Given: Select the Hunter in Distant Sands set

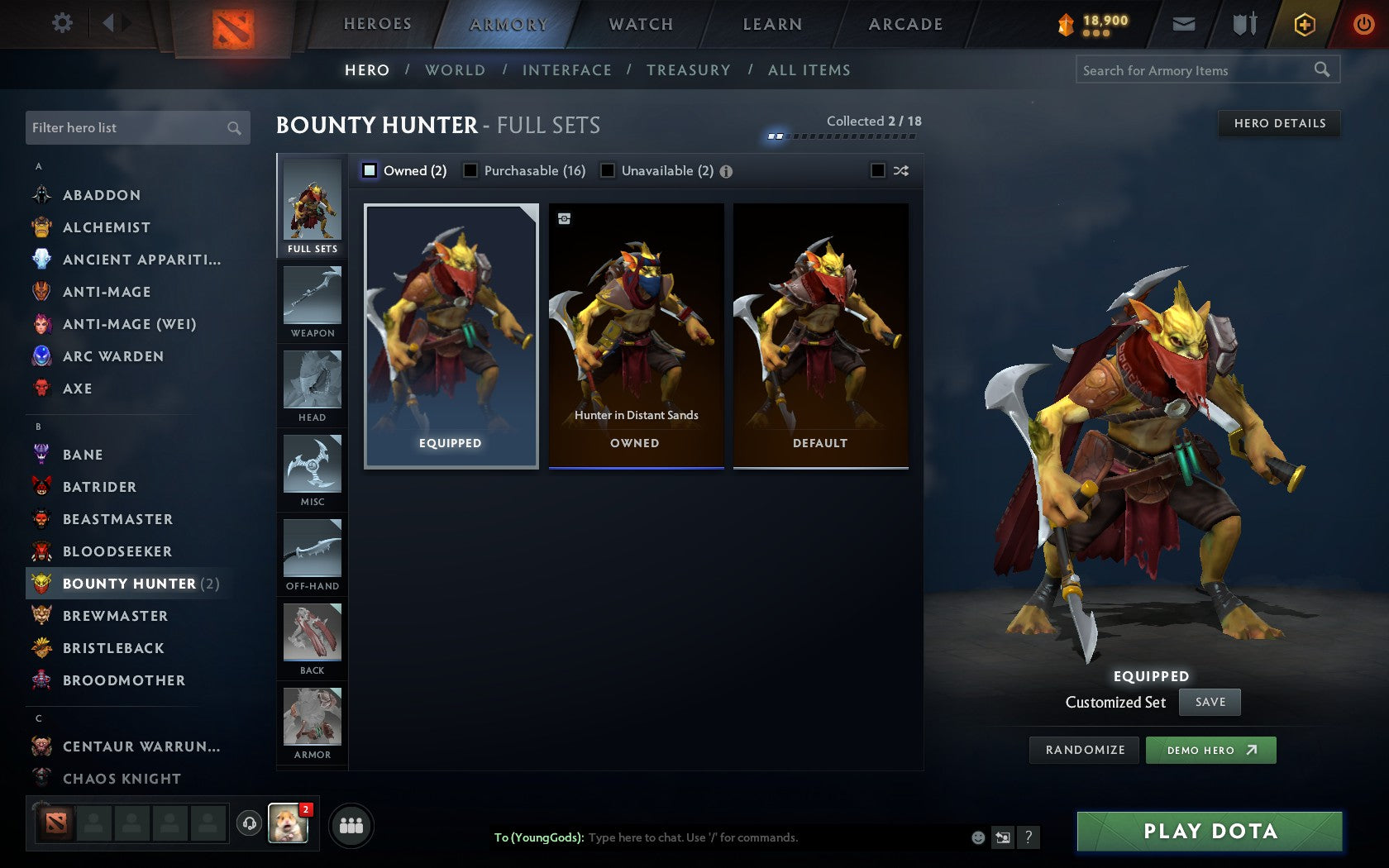Looking at the screenshot, I should pyautogui.click(x=637, y=334).
